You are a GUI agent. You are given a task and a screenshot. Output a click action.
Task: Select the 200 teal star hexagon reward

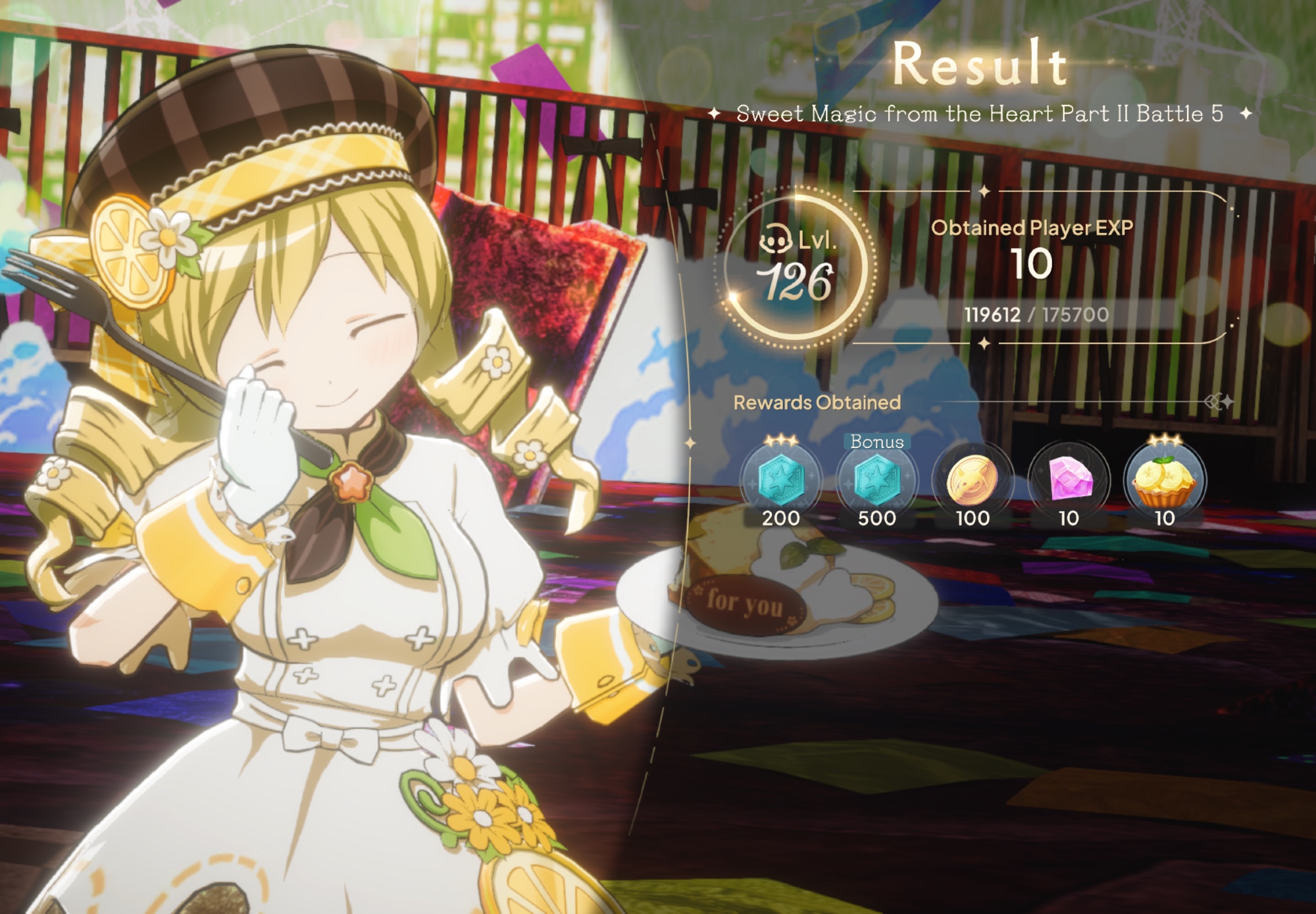tap(781, 480)
